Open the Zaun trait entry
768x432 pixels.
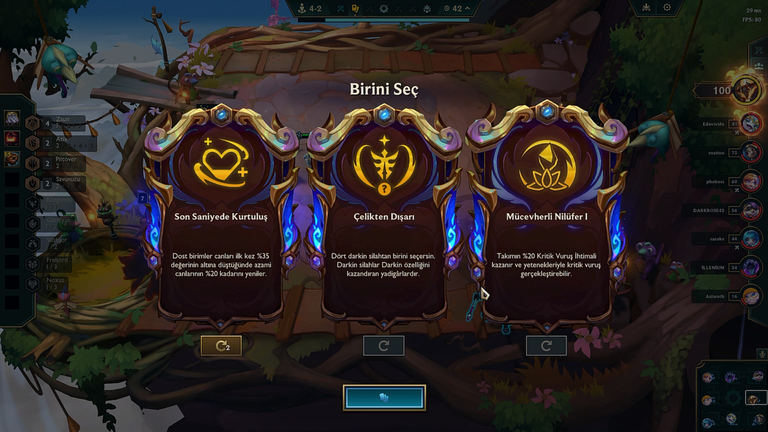[40, 119]
